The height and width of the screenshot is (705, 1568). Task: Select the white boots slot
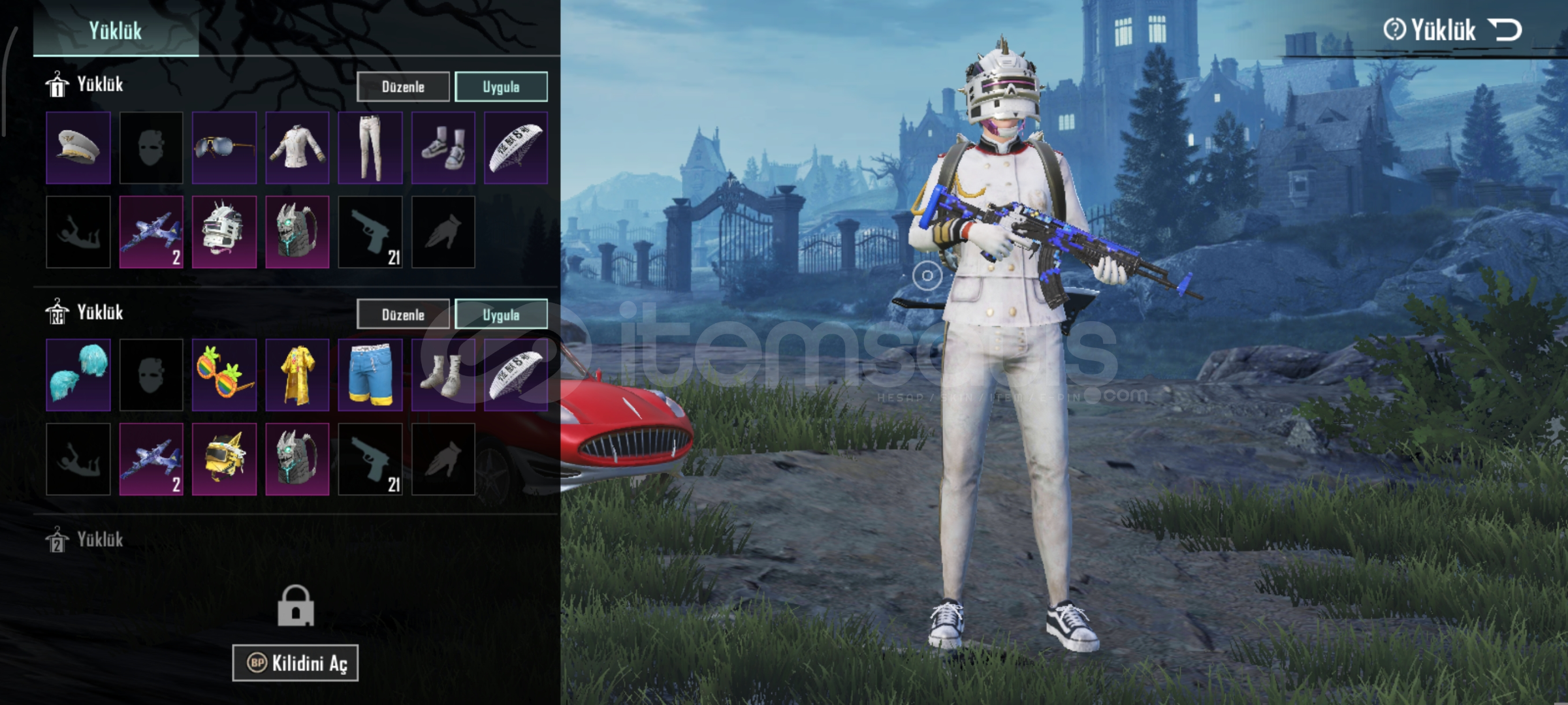[443, 375]
